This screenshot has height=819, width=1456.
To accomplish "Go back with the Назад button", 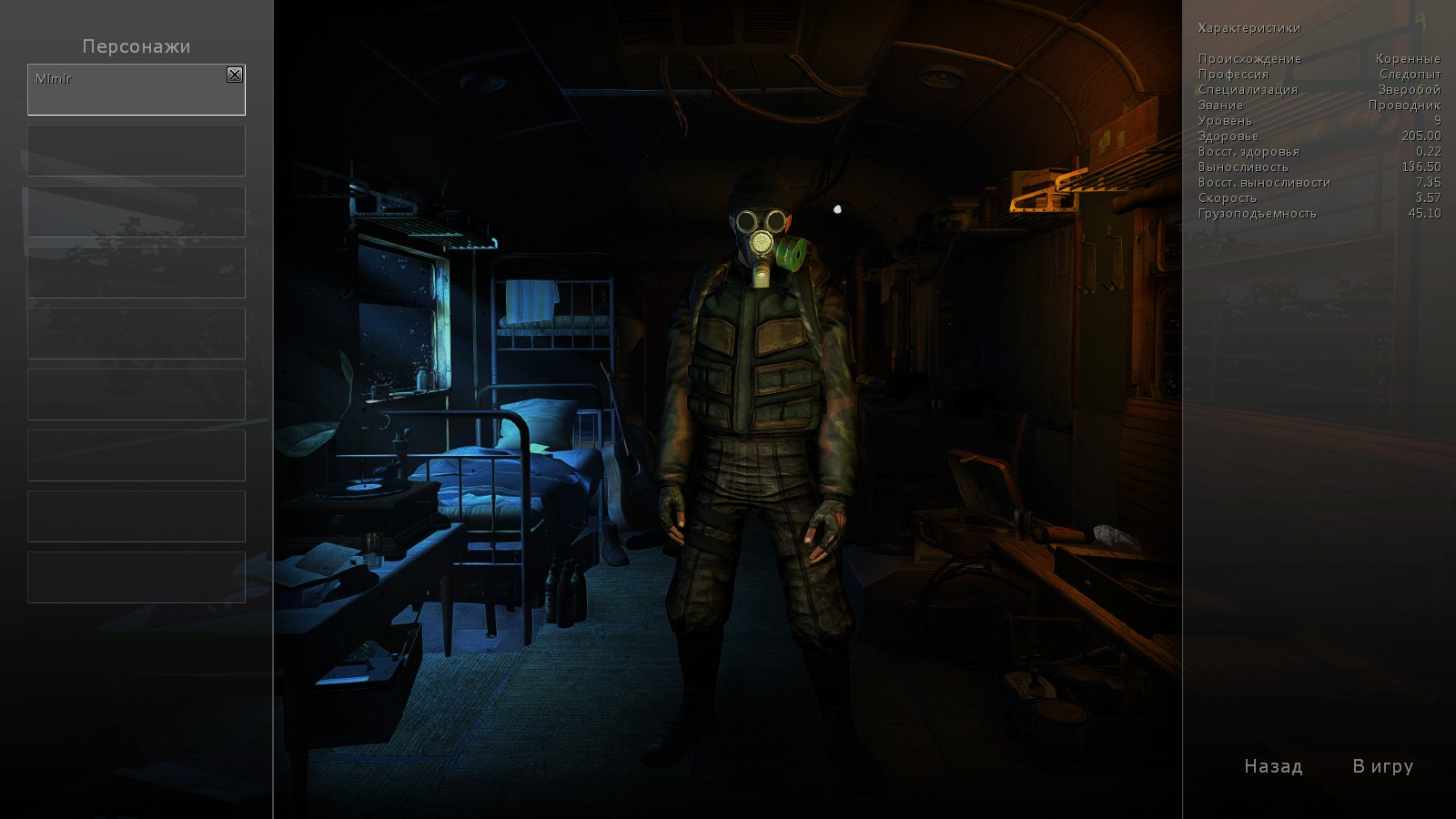I will (x=1273, y=766).
